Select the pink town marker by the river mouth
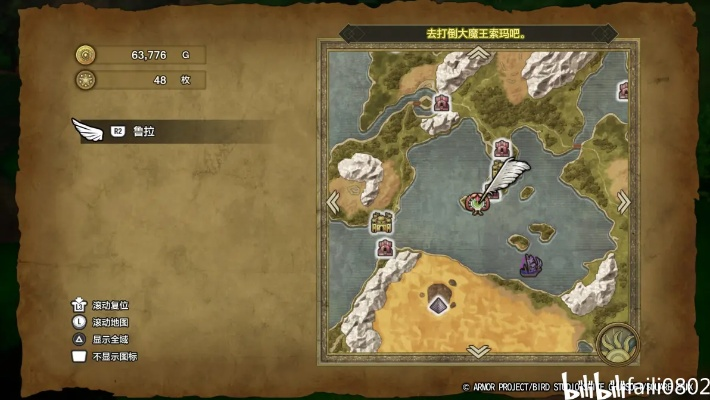710x400 pixels. pyautogui.click(x=441, y=102)
